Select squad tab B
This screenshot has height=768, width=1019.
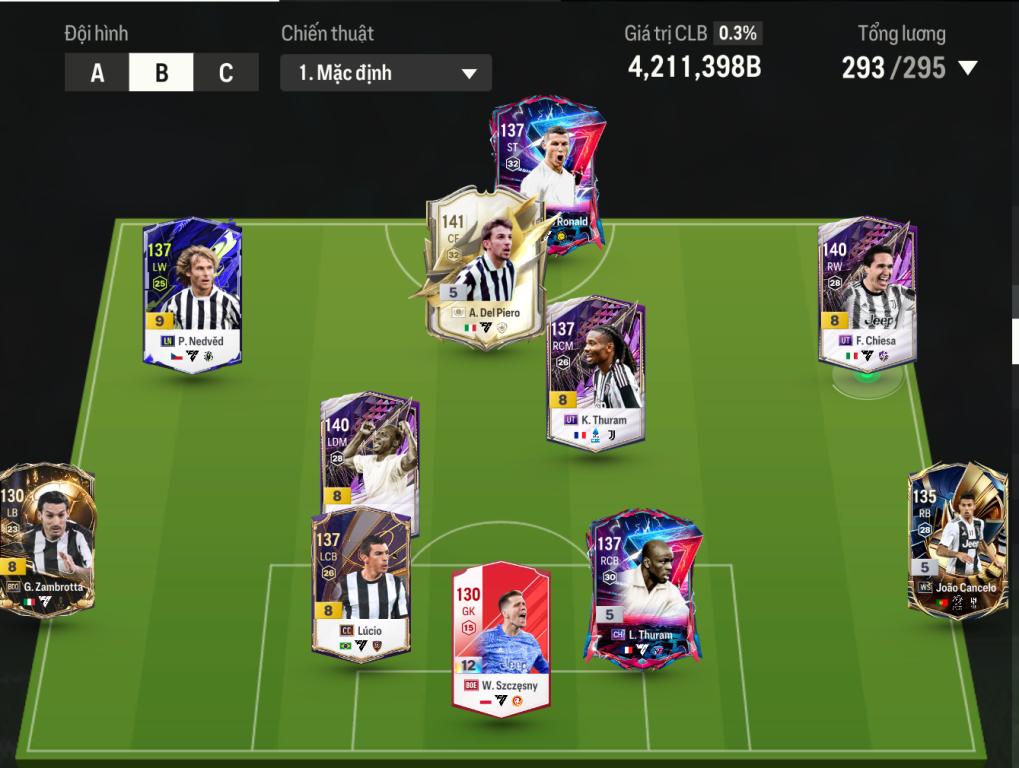(x=161, y=73)
